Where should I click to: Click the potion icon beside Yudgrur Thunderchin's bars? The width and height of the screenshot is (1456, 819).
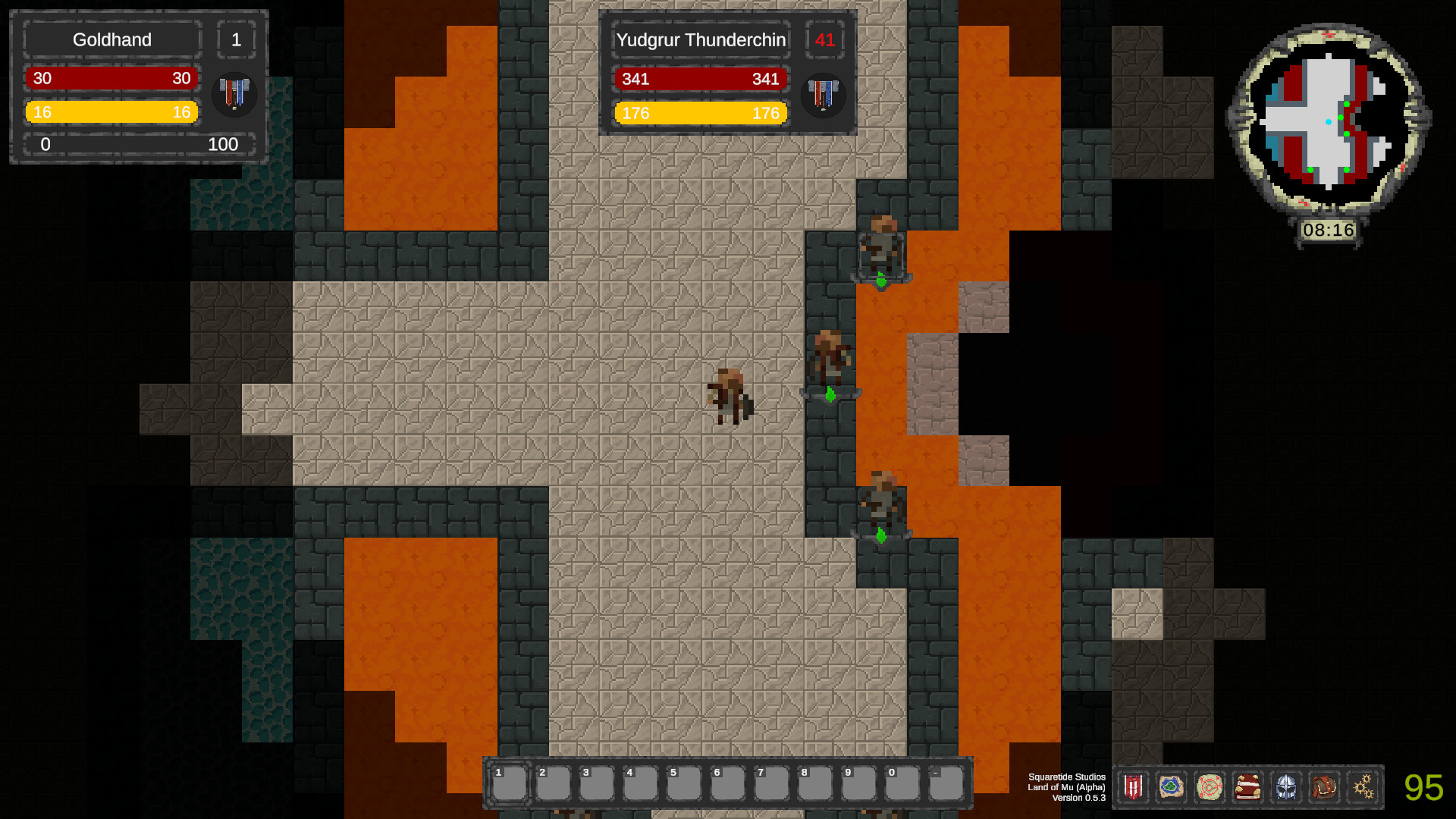[824, 96]
